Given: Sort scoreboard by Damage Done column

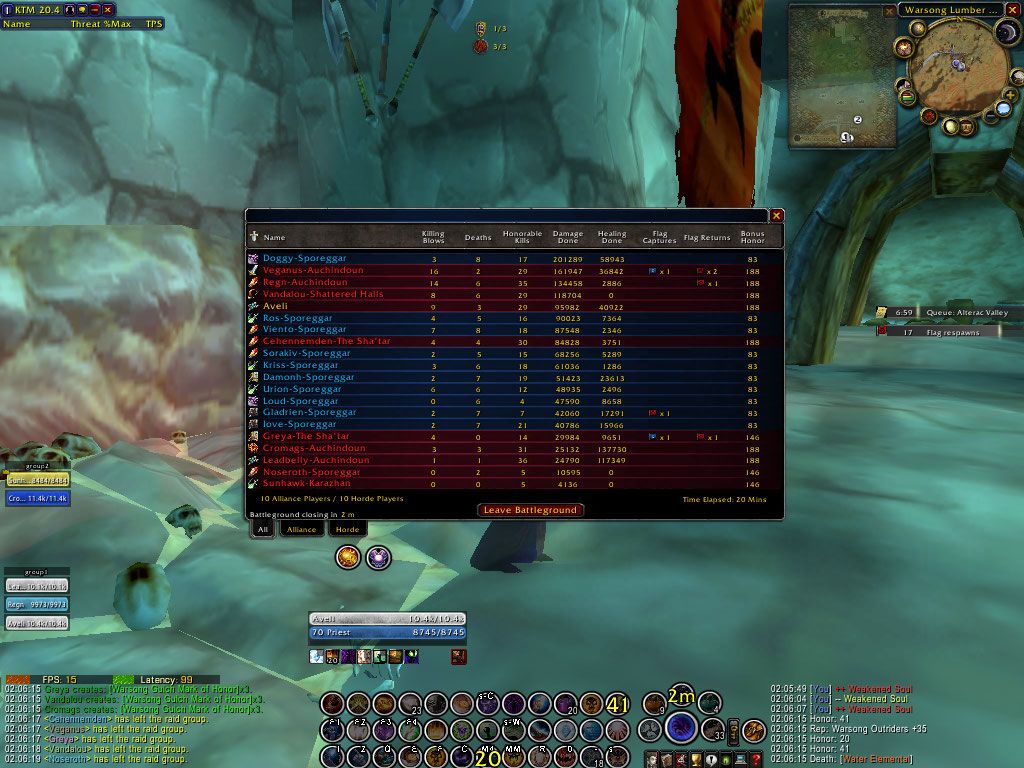Looking at the screenshot, I should (568, 237).
